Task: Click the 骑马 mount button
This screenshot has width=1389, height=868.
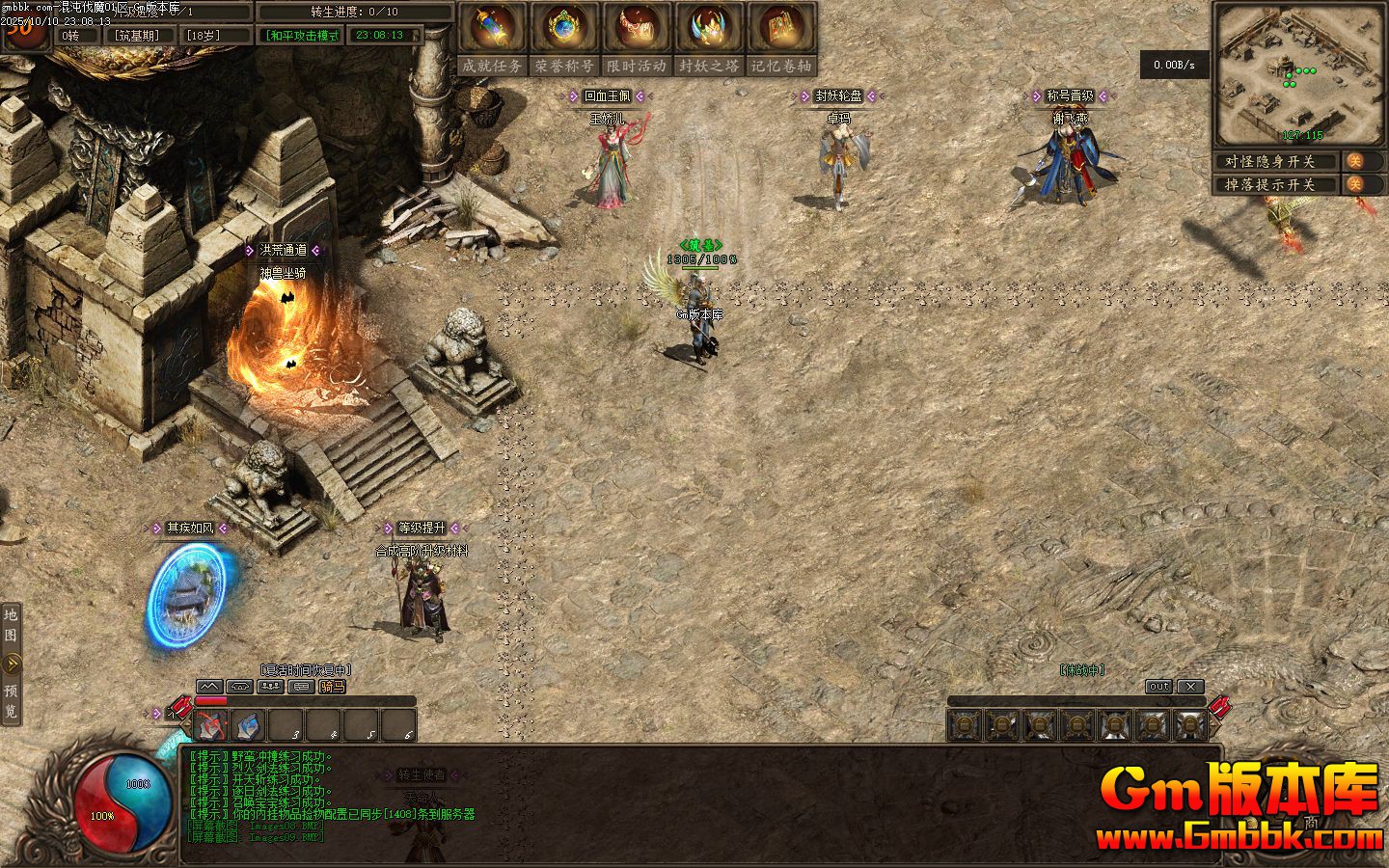Action: (332, 687)
